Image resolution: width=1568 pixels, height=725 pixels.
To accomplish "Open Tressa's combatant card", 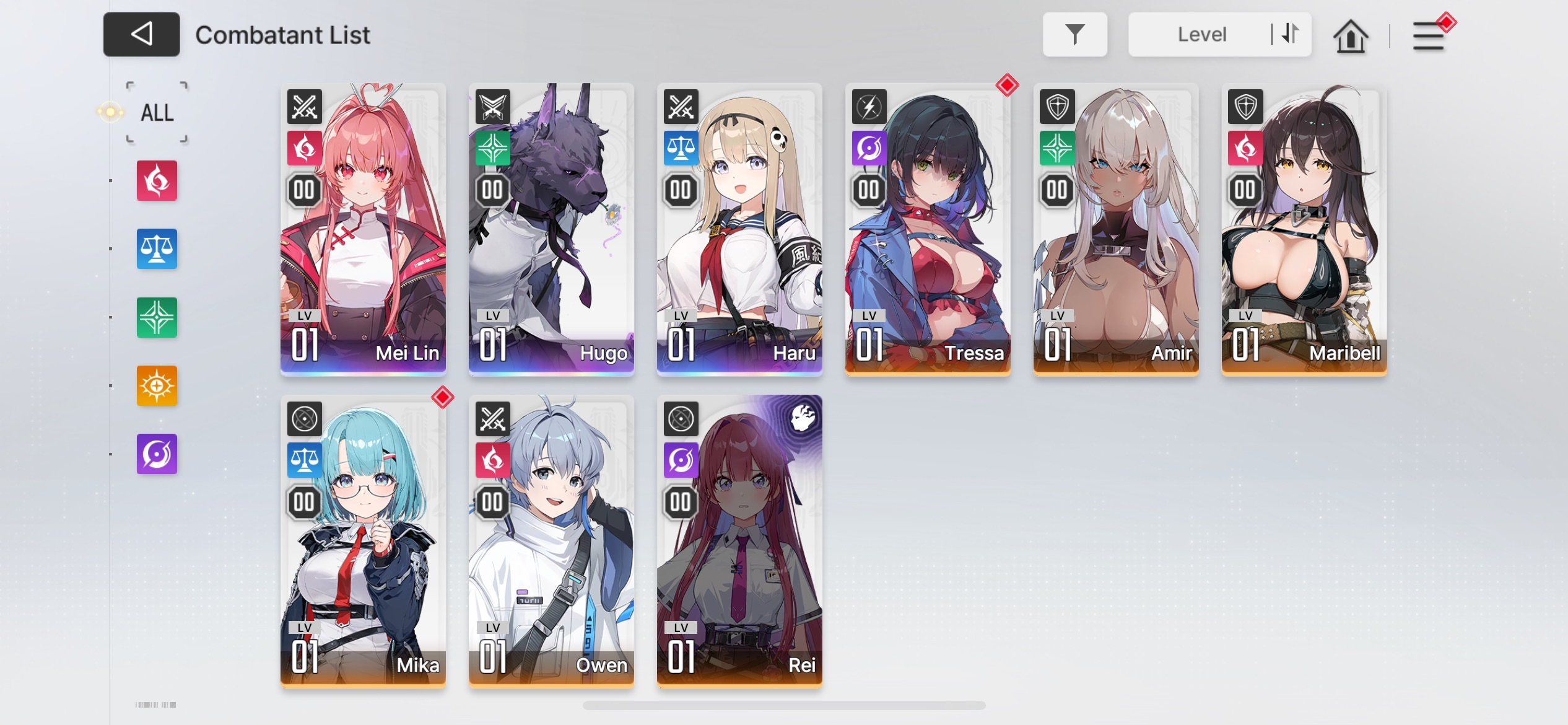I will coord(928,229).
